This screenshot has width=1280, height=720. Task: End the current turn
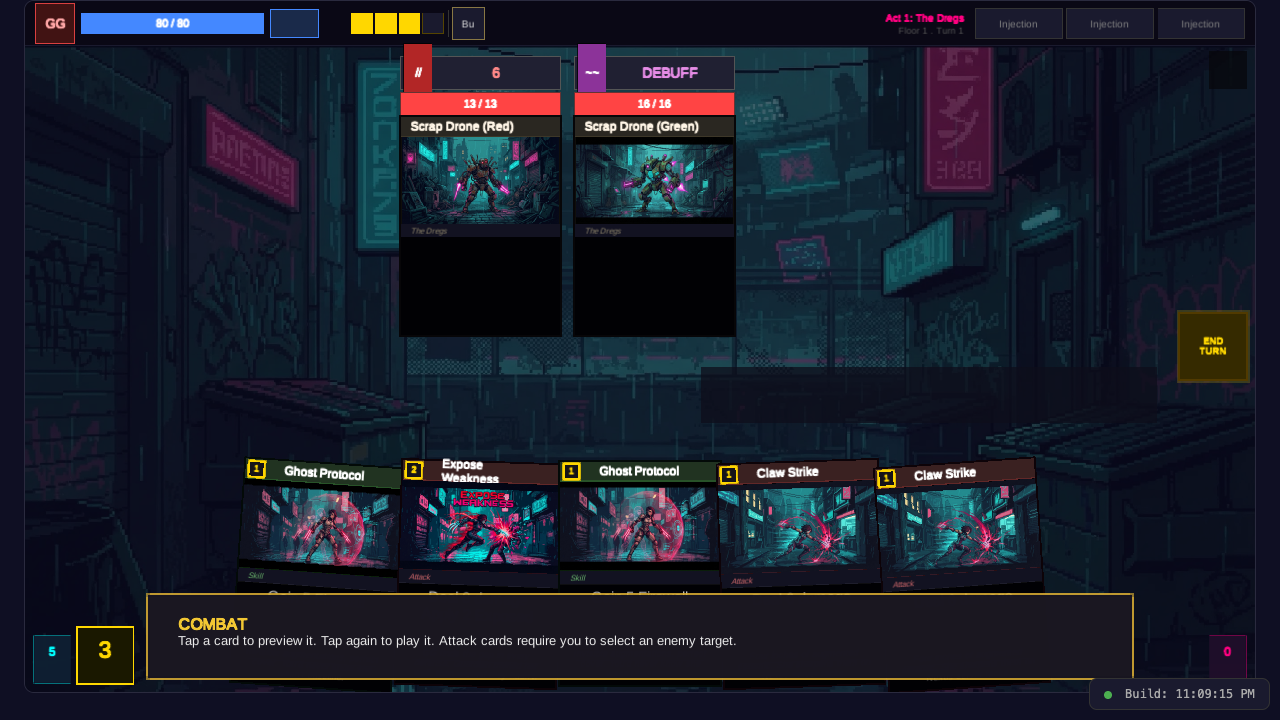click(x=1213, y=346)
